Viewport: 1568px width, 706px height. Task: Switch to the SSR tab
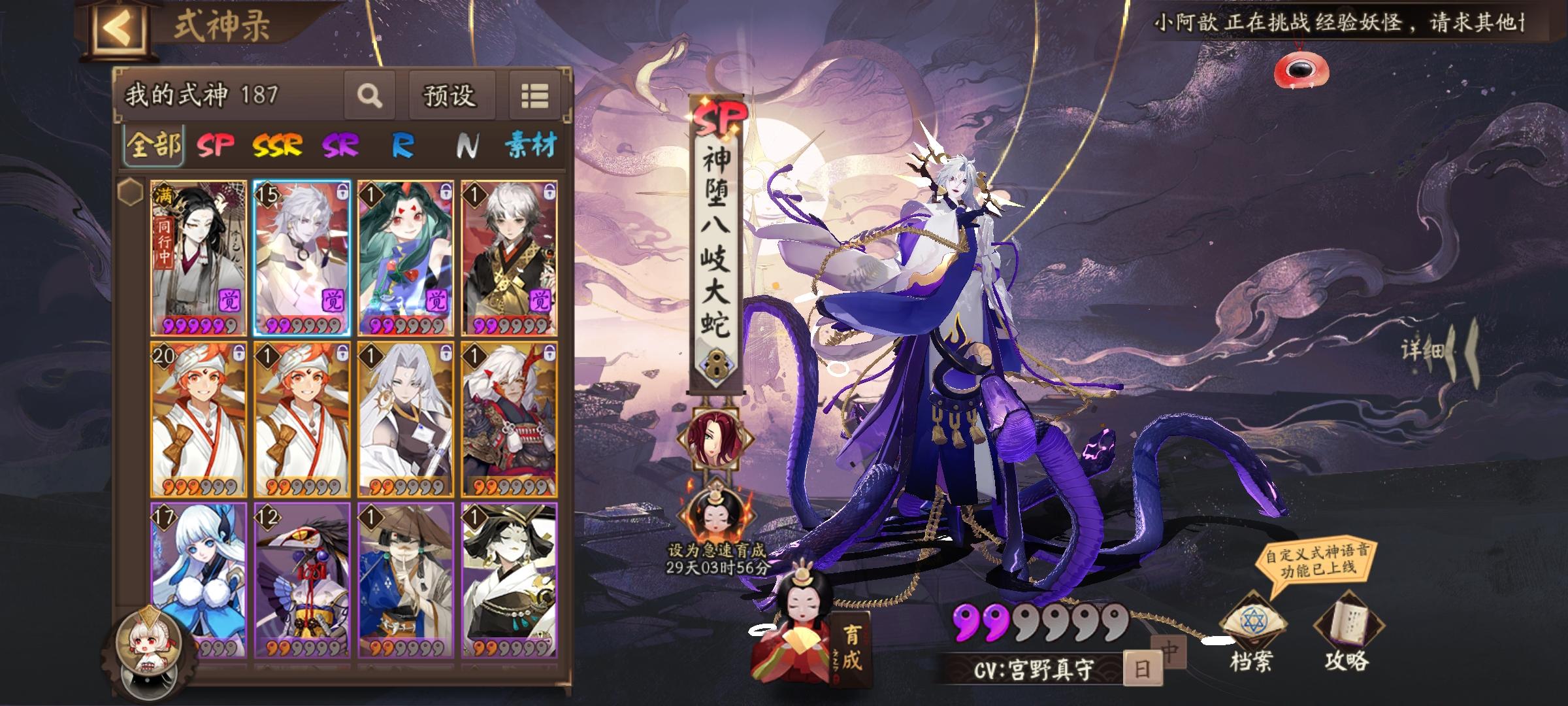coord(277,145)
